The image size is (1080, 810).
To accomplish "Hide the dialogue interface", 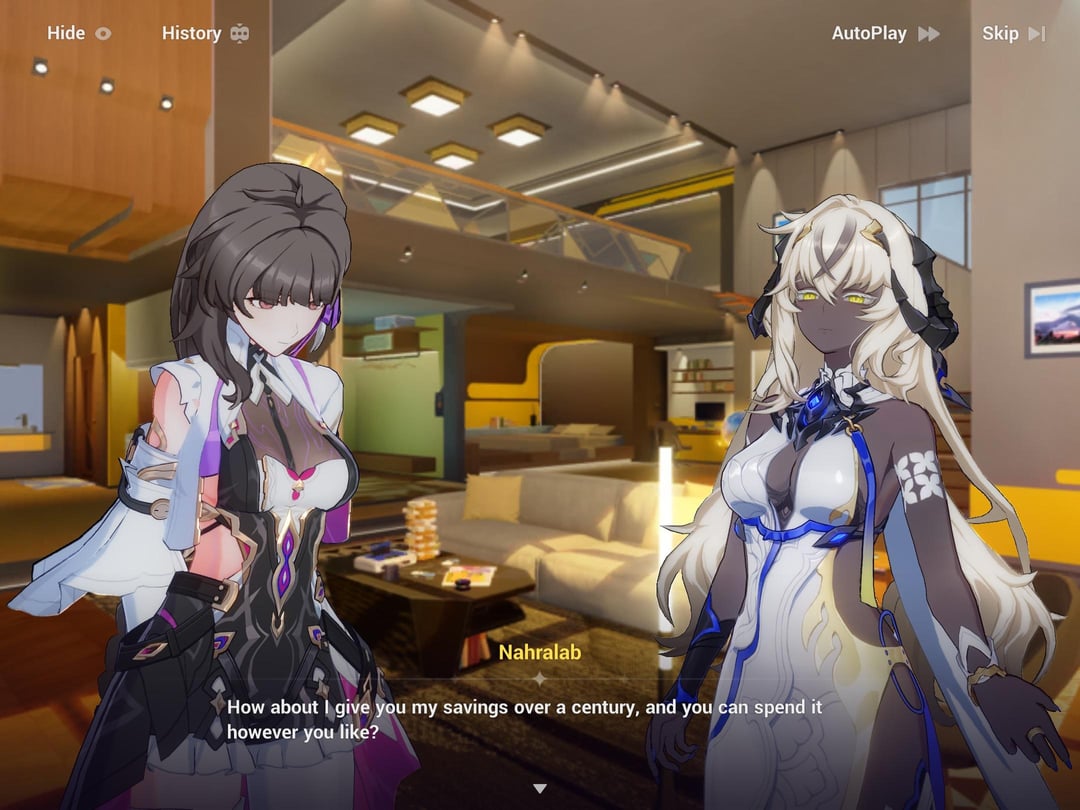I will point(79,33).
